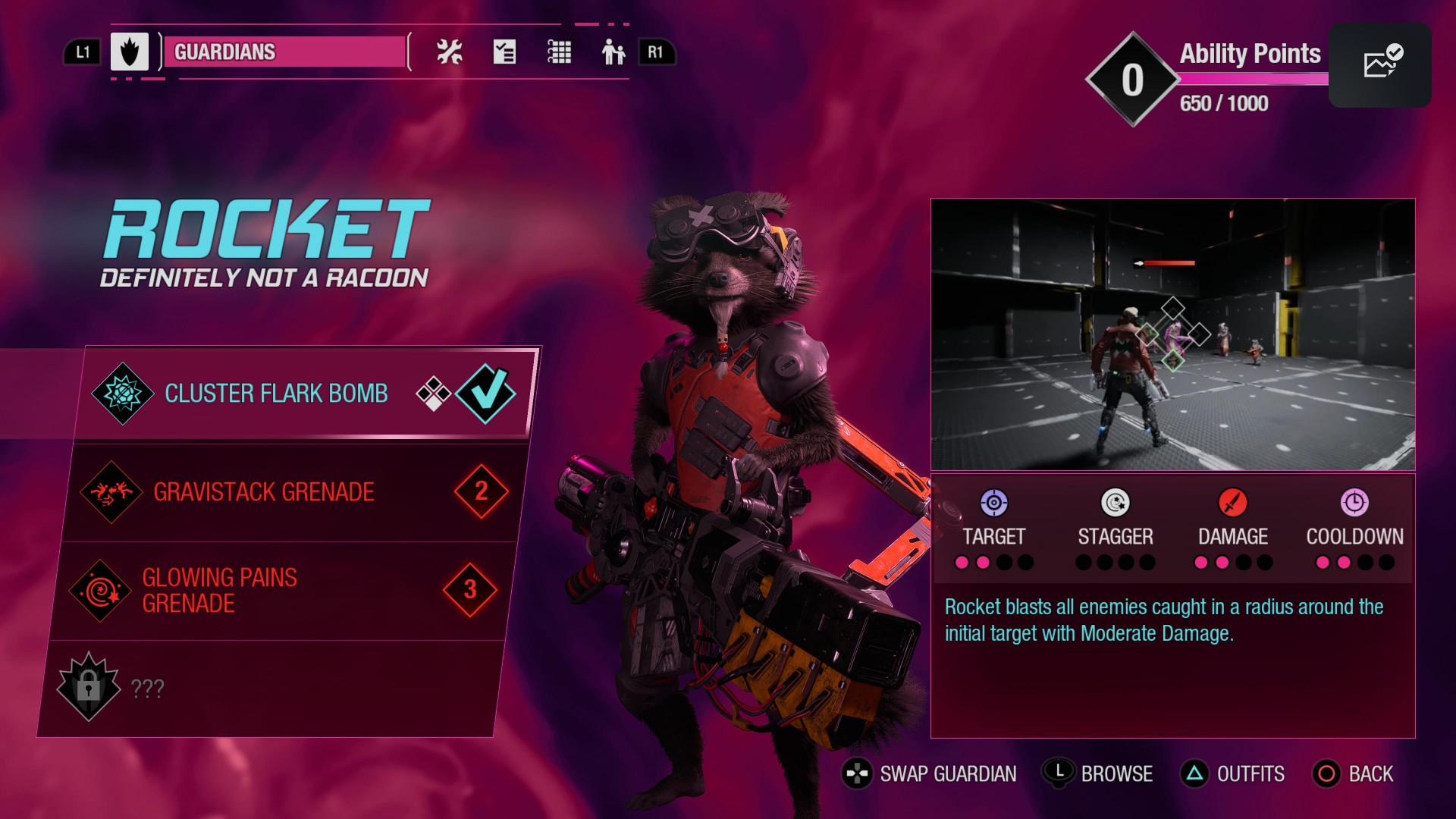Screen dimensions: 1456x819
Task: Click the screenshot saved notification icon
Action: coord(1380,64)
